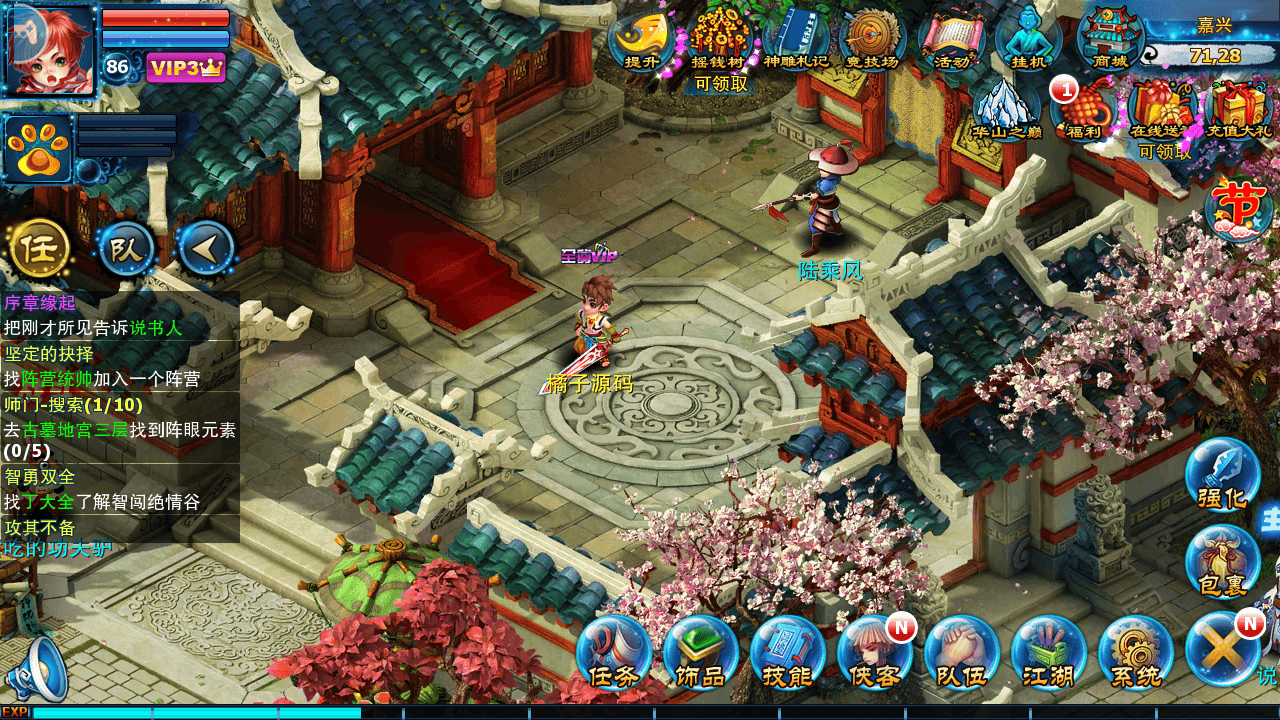Open the 商城 shop
1280x720 pixels.
(x=1110, y=38)
